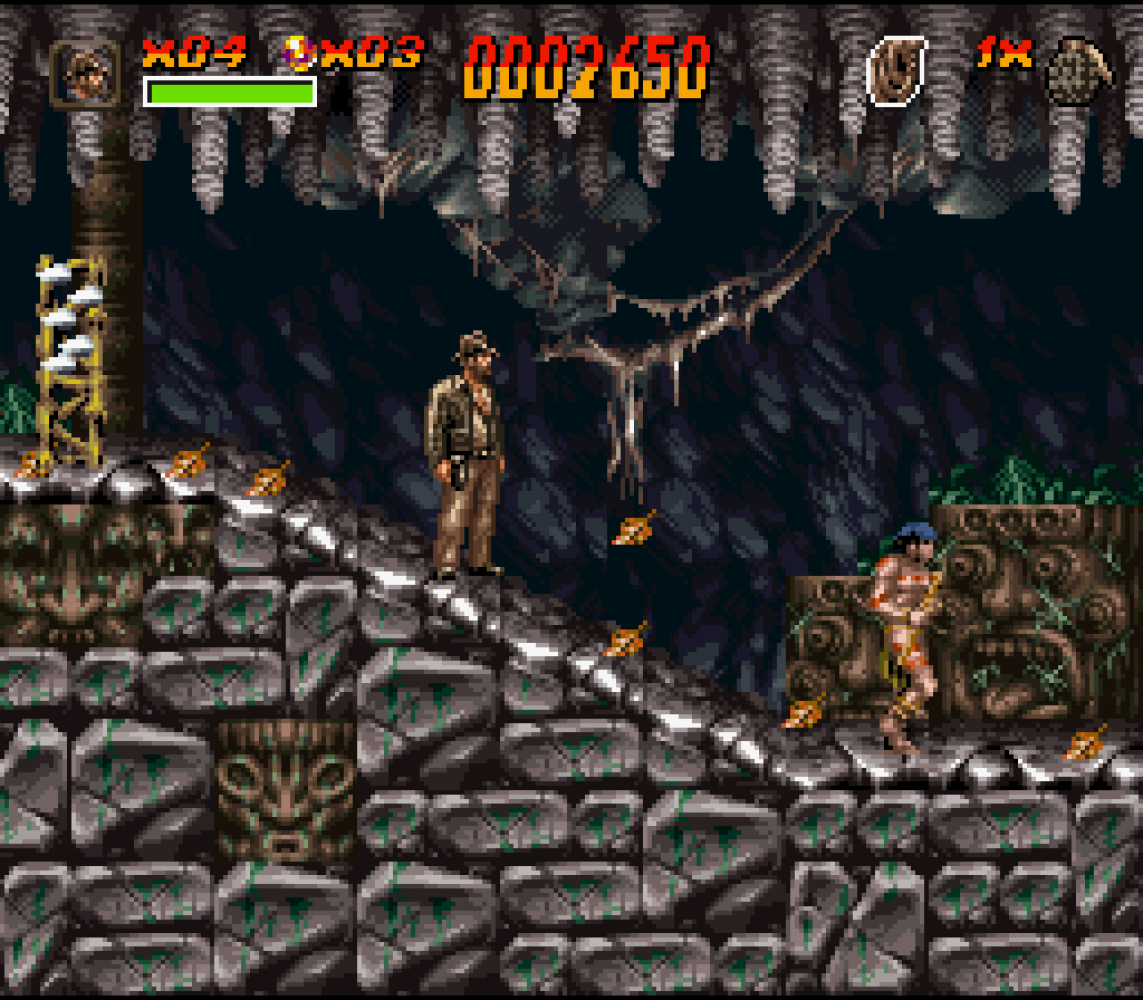
Task: Select the whip weapon icon
Action: [896, 71]
